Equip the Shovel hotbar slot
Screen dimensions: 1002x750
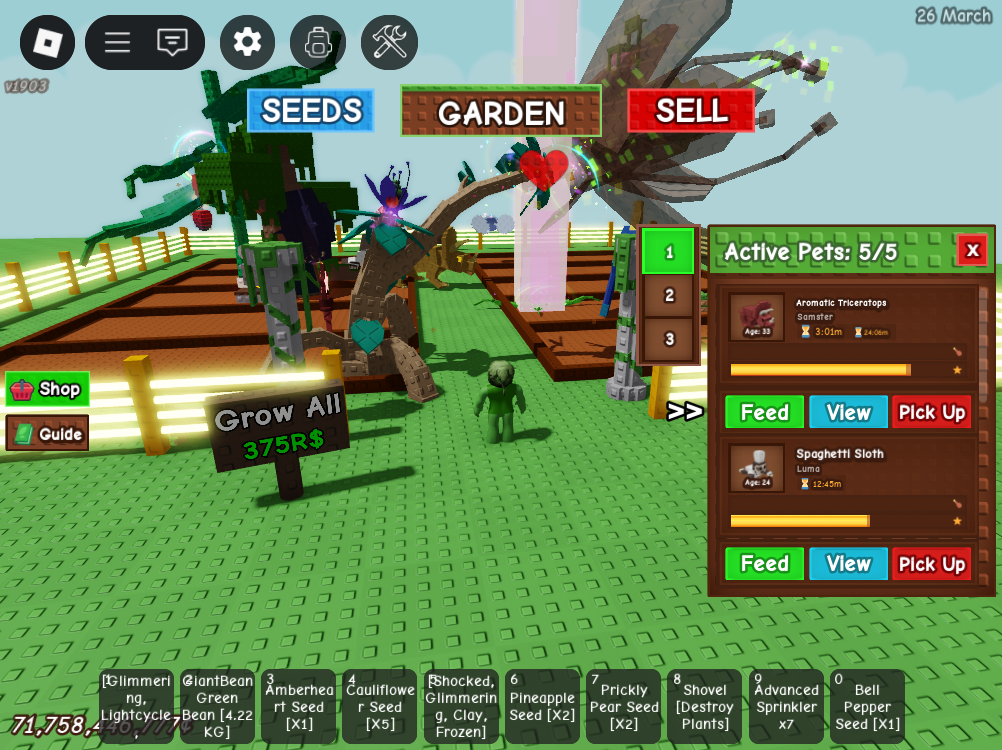point(705,706)
